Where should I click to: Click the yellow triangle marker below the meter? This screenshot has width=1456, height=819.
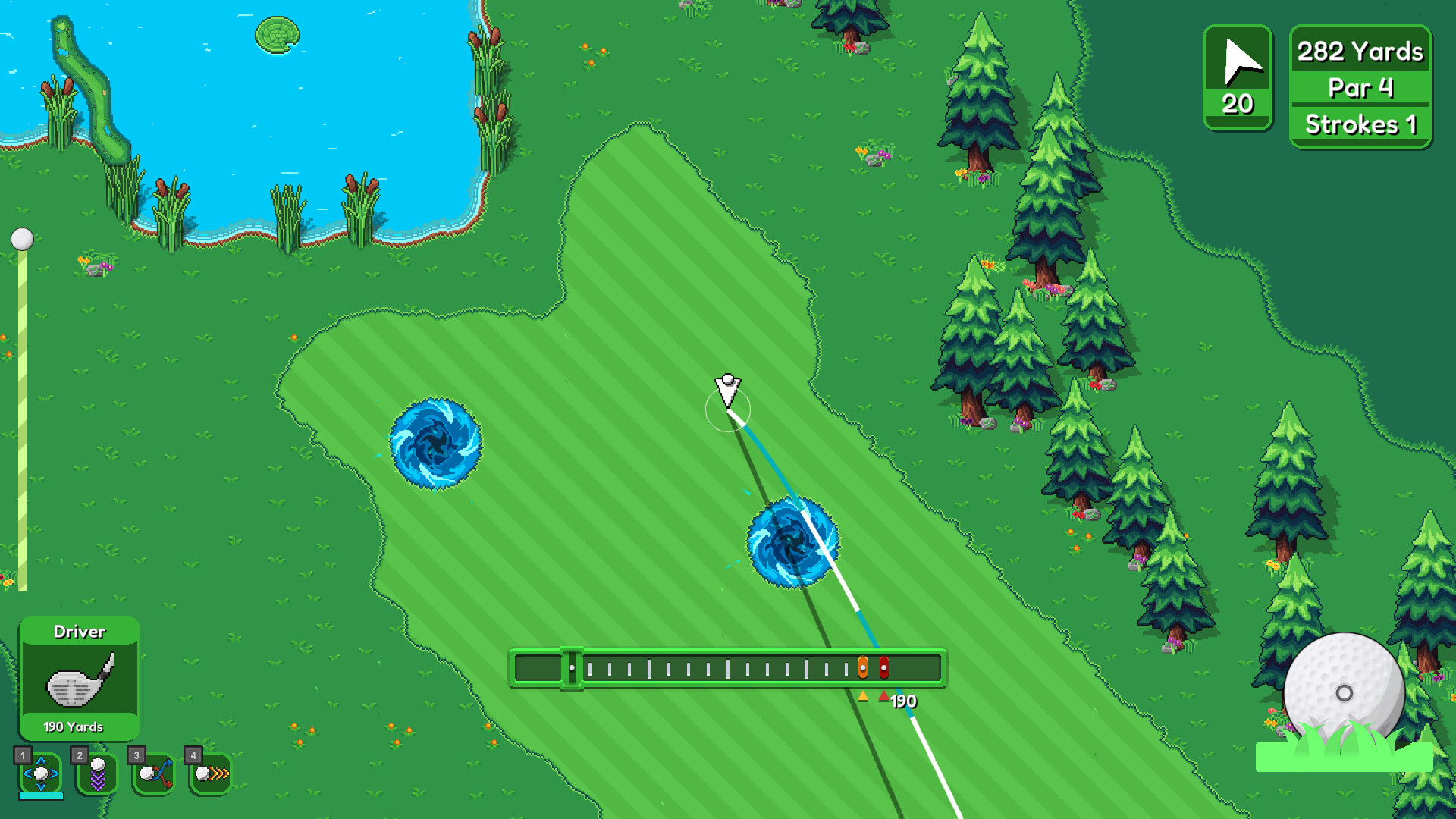(x=864, y=695)
